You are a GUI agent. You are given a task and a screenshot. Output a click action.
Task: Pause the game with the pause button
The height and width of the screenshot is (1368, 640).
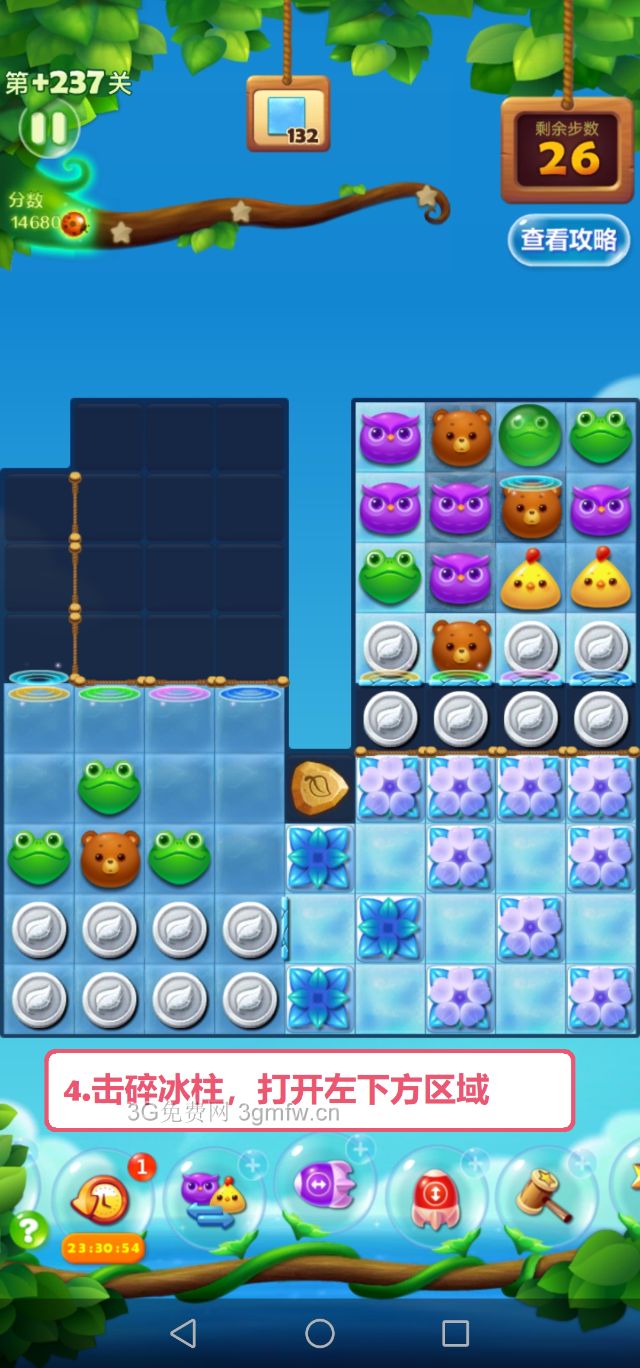point(47,128)
